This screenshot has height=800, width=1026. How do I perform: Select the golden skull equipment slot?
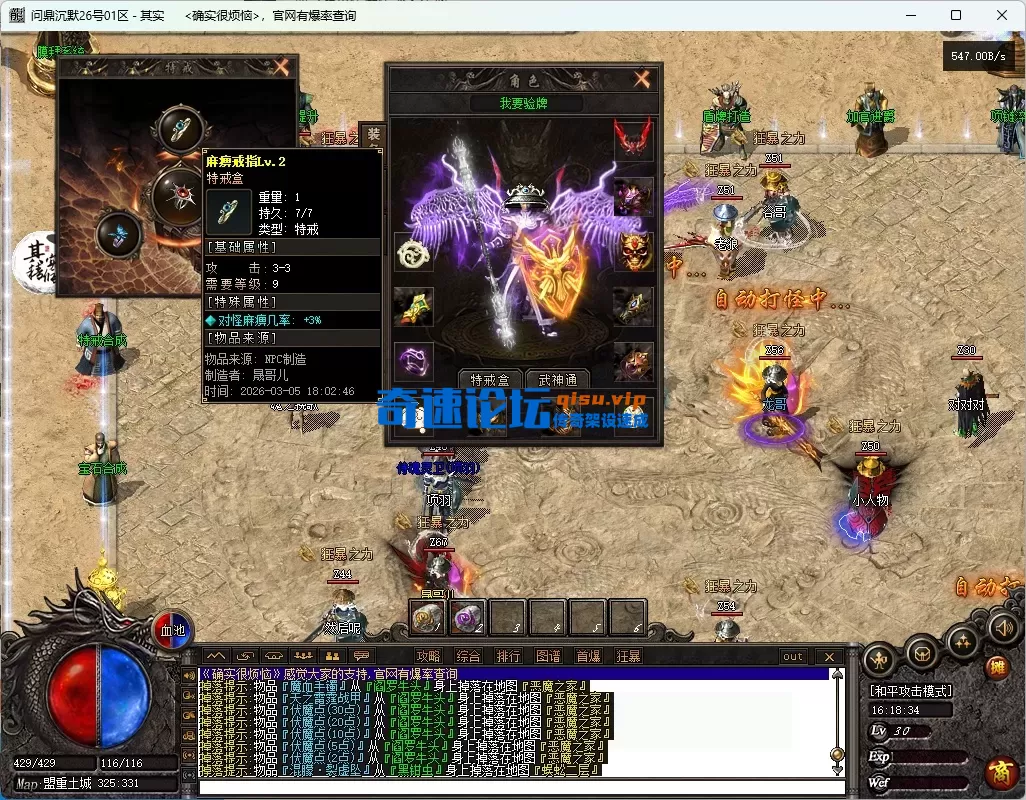(x=633, y=252)
